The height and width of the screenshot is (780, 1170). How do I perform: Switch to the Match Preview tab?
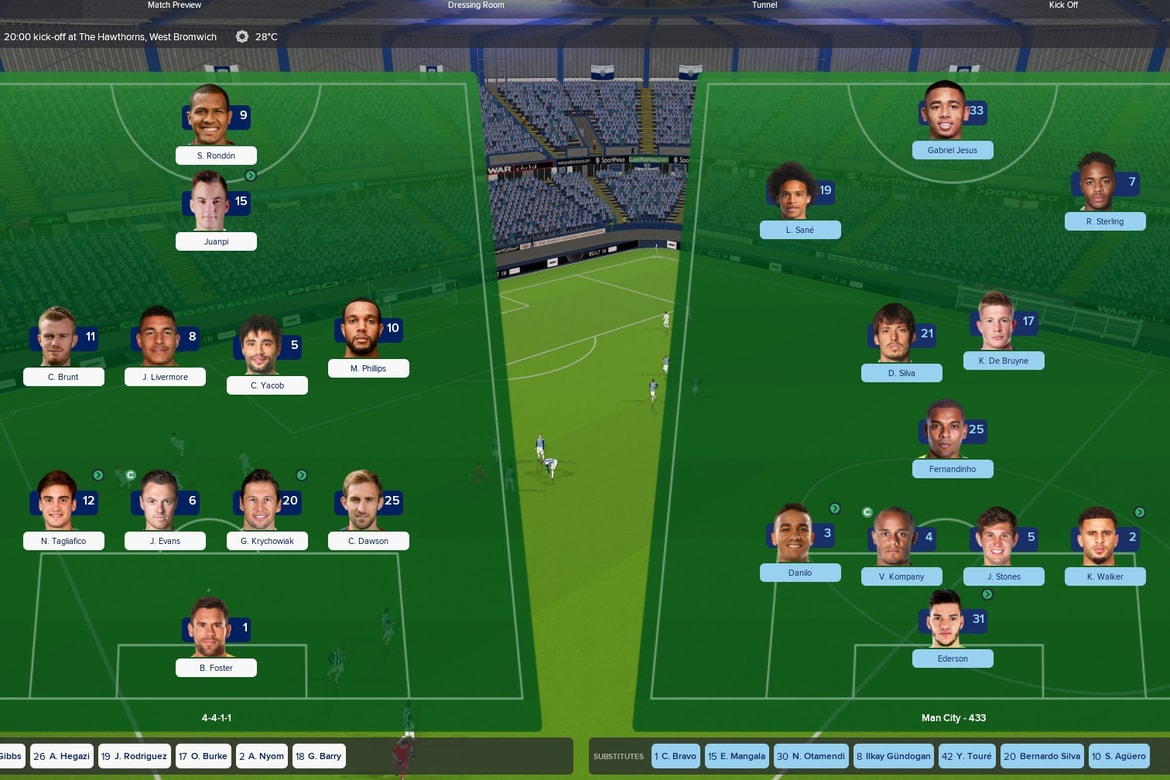[x=174, y=5]
